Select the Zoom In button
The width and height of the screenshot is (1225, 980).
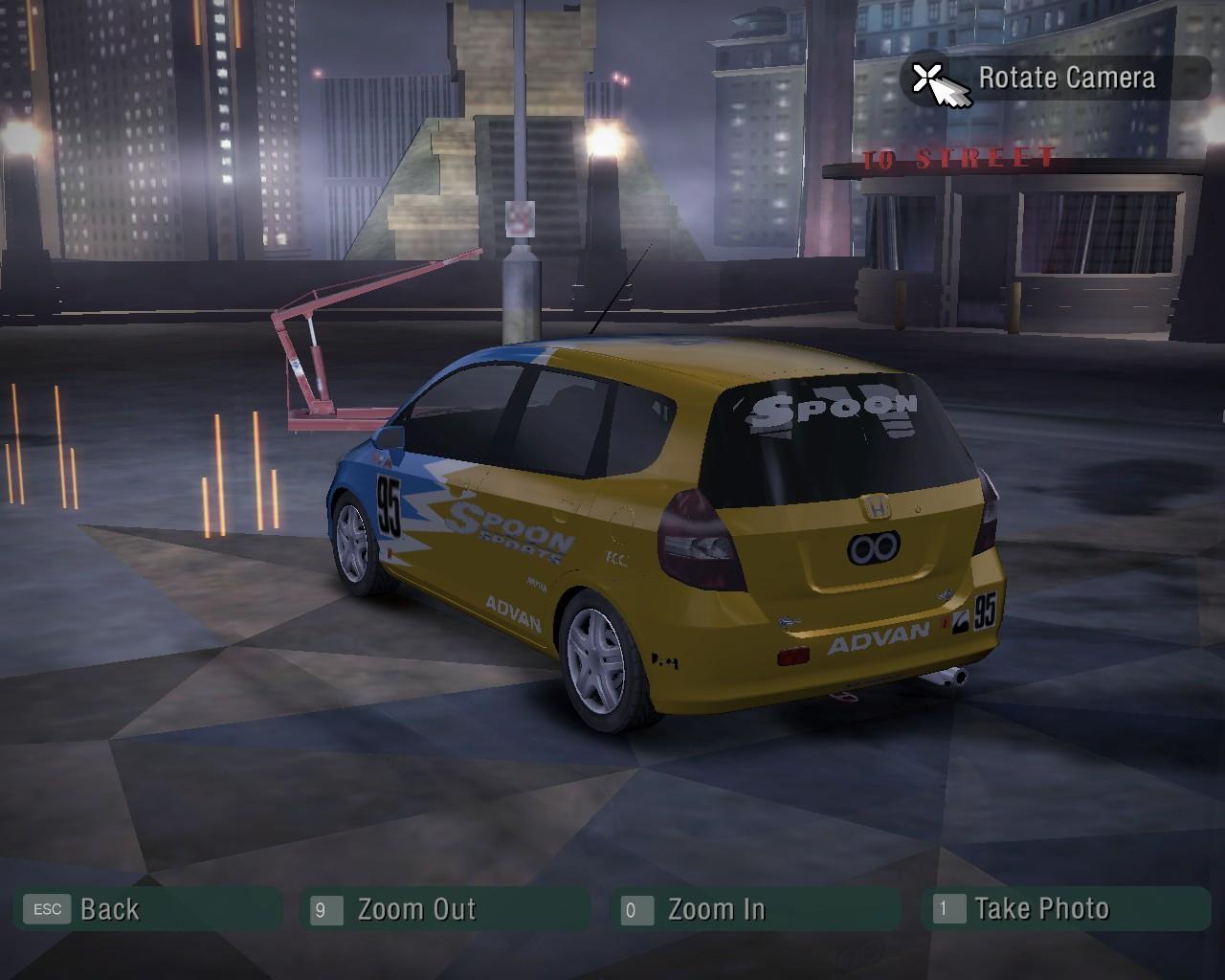pos(754,909)
